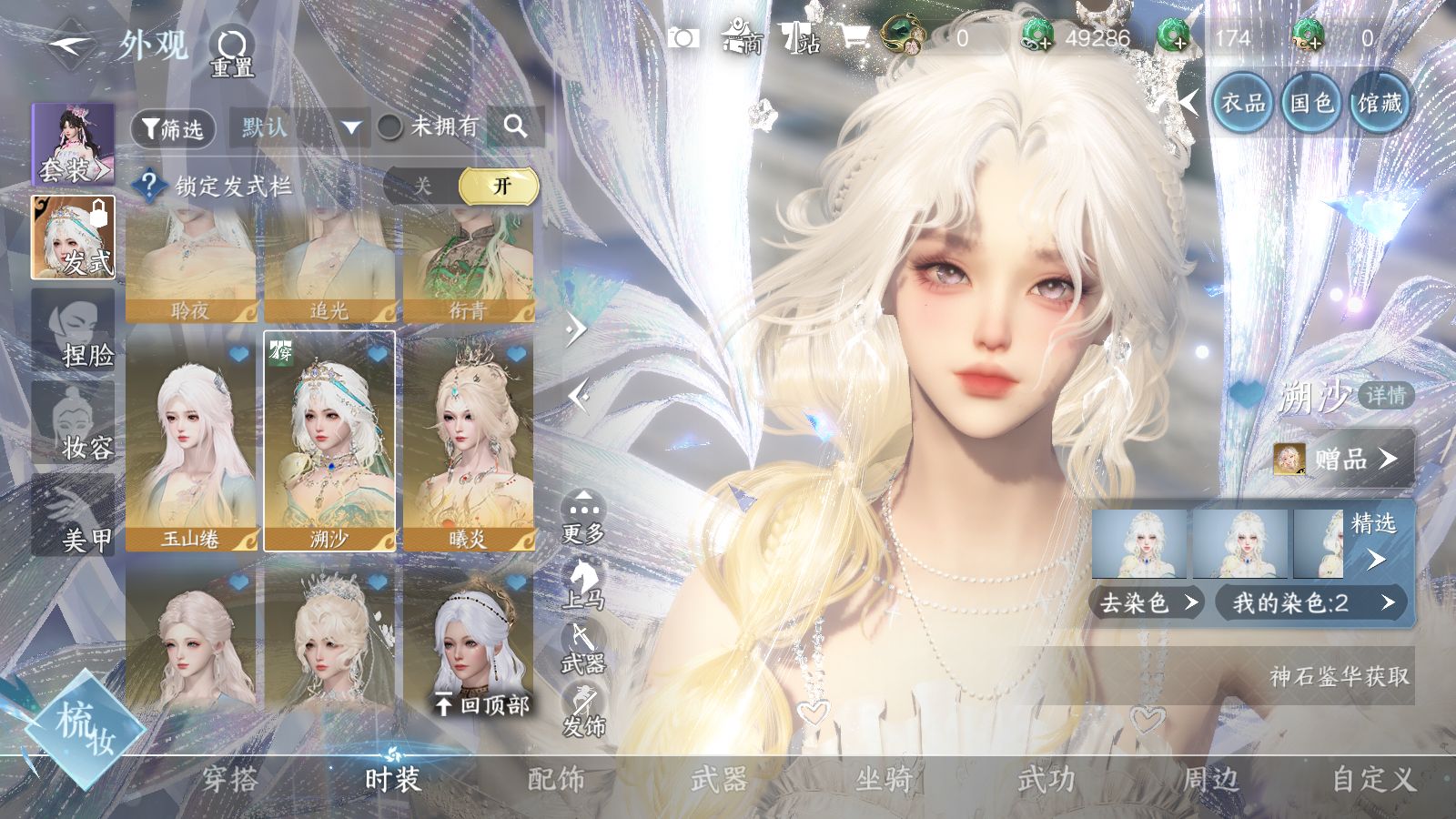Switch to the 配饰 accessories tab

(x=556, y=779)
